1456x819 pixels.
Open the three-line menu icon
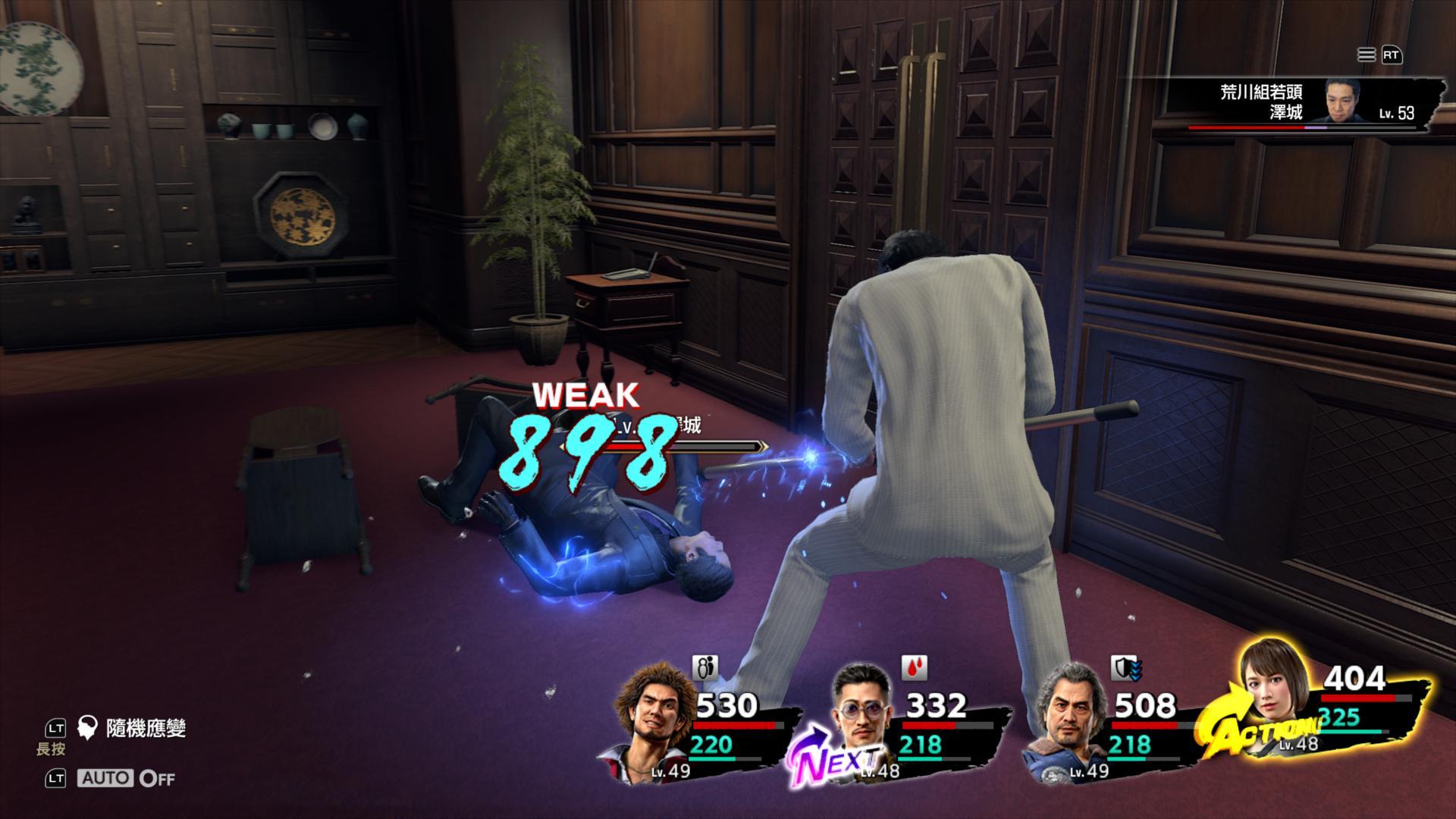[x=1366, y=55]
